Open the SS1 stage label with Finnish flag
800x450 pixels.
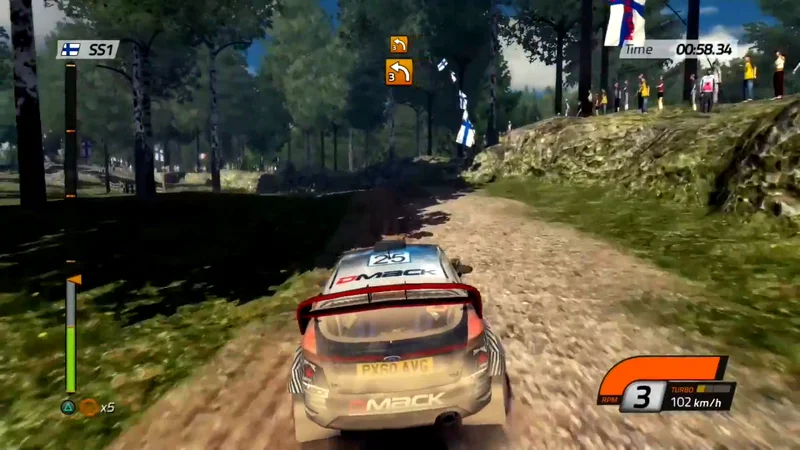tap(87, 49)
